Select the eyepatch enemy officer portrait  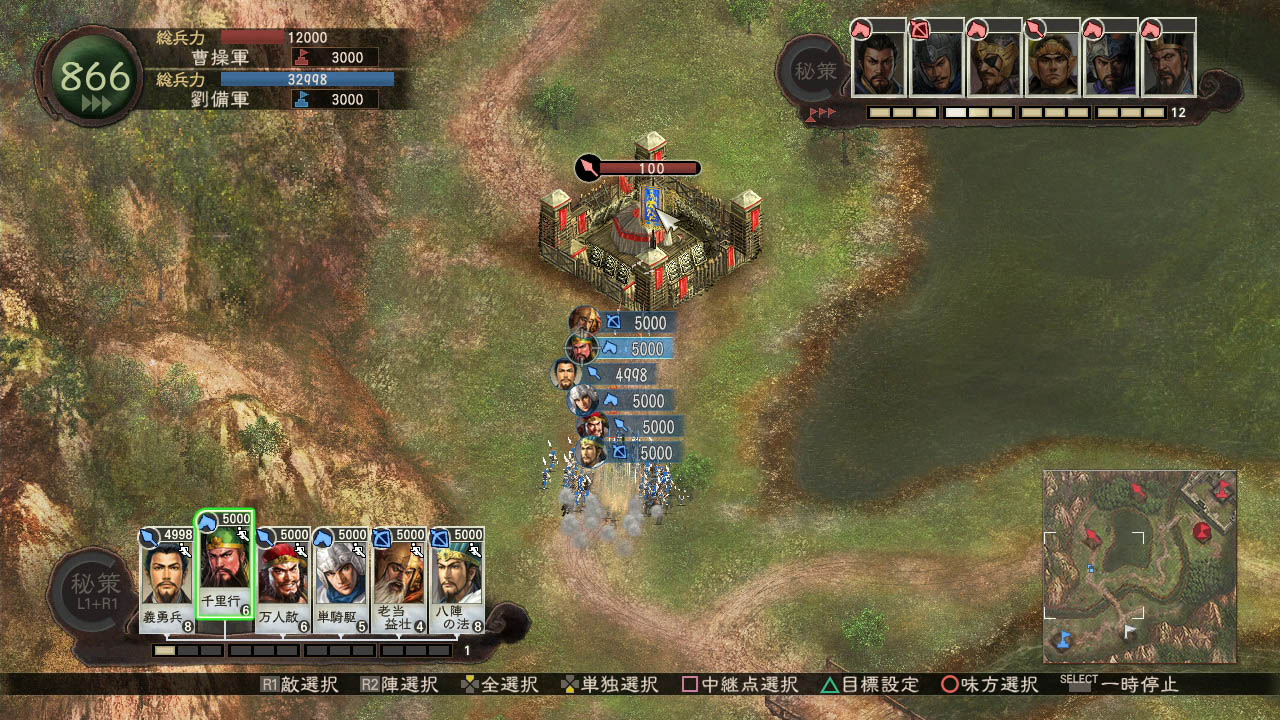pyautogui.click(x=994, y=63)
